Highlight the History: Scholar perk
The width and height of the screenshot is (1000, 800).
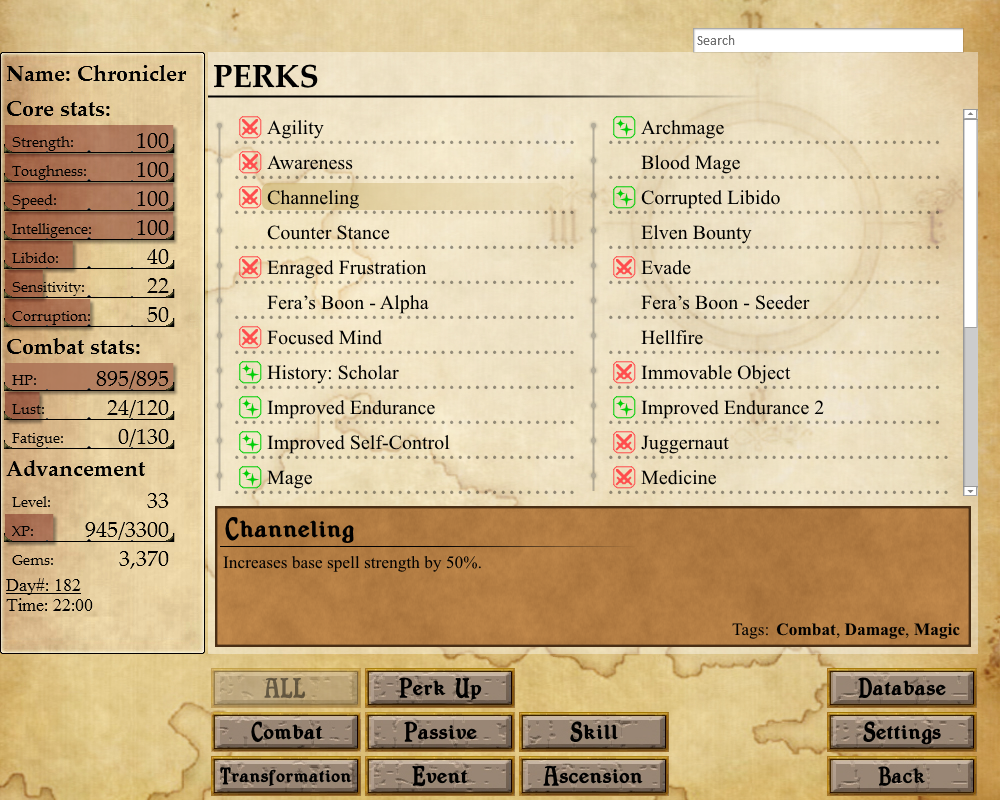point(332,373)
